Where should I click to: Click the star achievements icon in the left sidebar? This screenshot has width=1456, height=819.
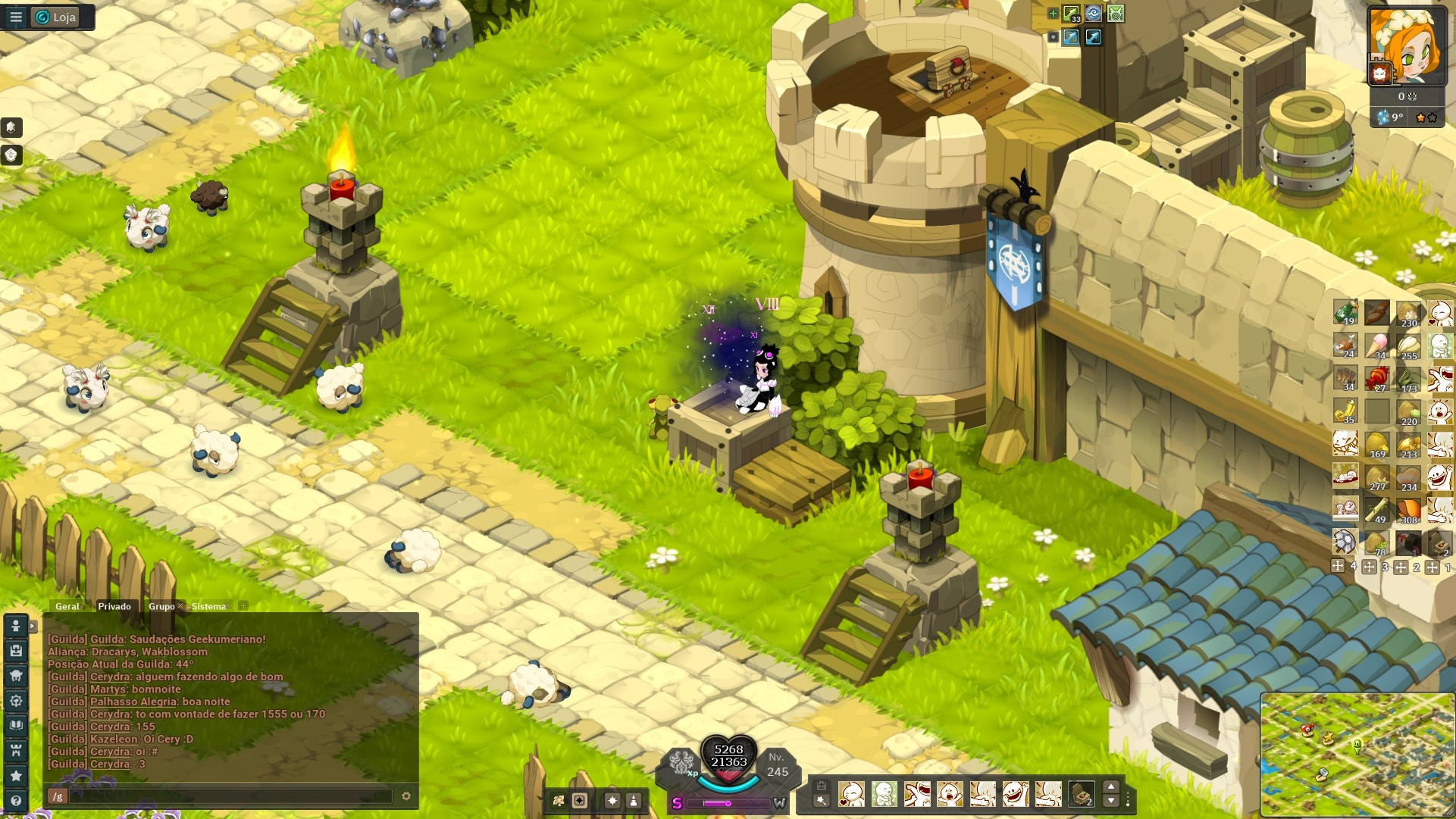[x=15, y=774]
